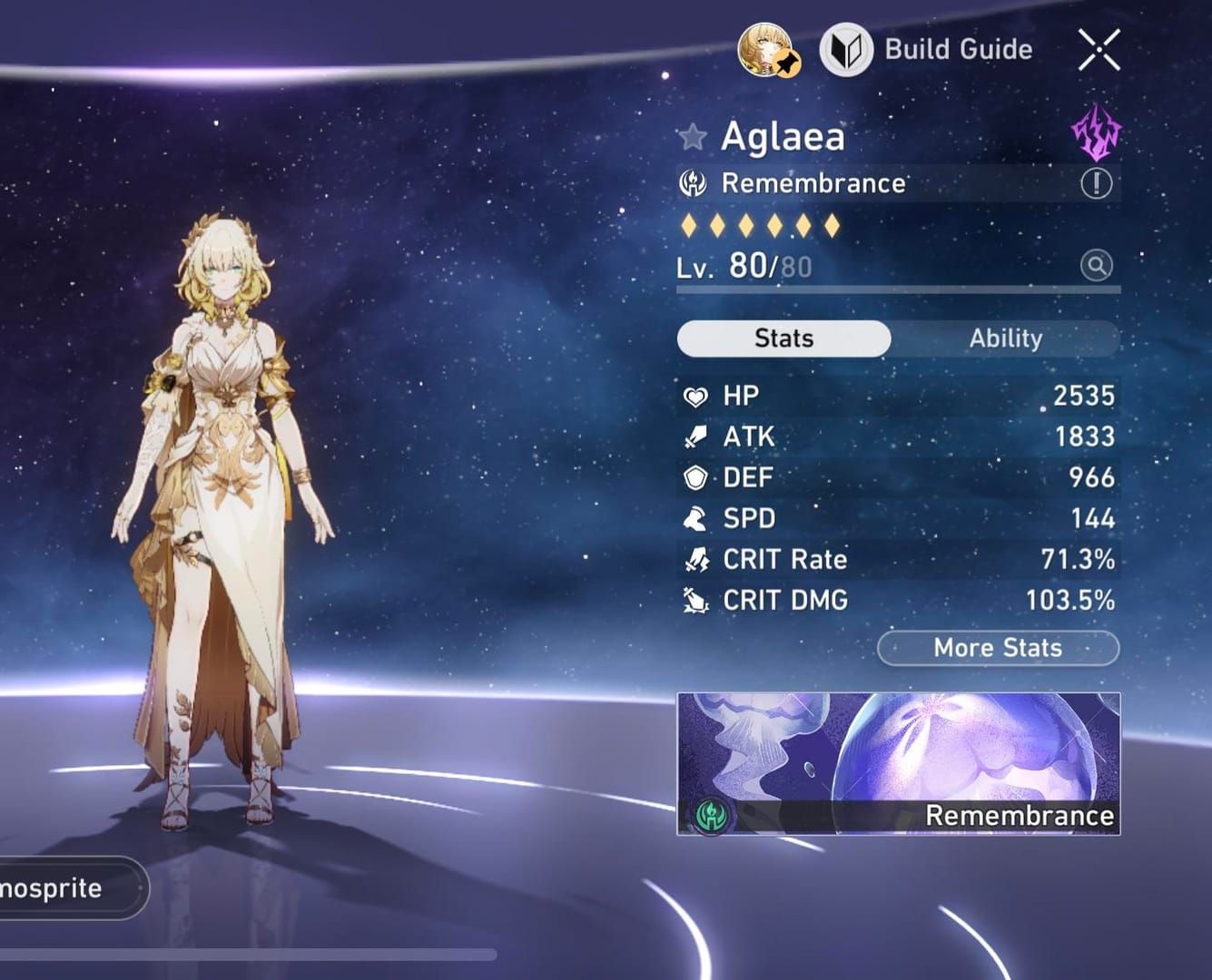Show the Lightning element icon details
The height and width of the screenshot is (980, 1212).
click(1096, 133)
